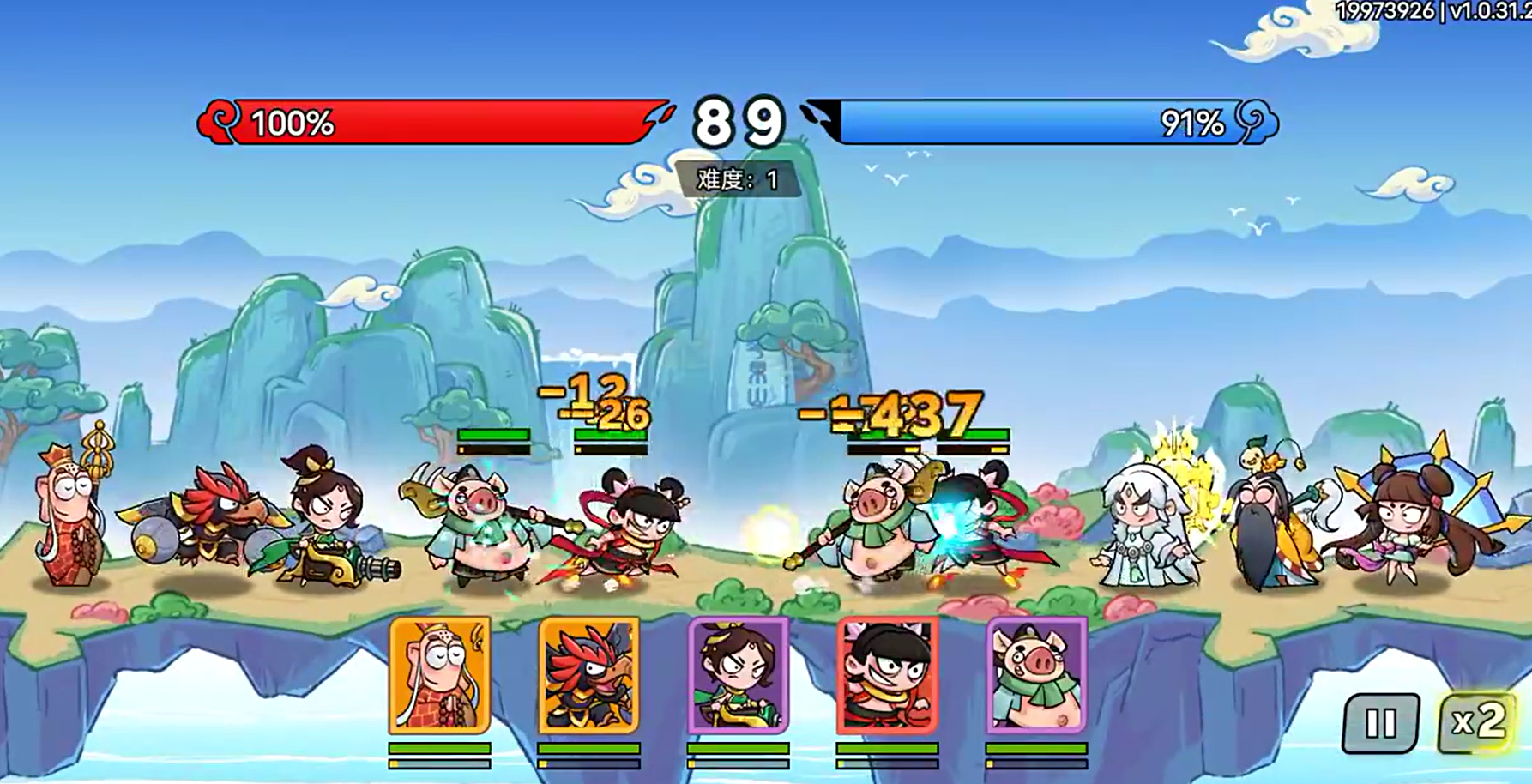The height and width of the screenshot is (784, 1532).
Task: Select the monk hero portrait card
Action: click(x=440, y=676)
